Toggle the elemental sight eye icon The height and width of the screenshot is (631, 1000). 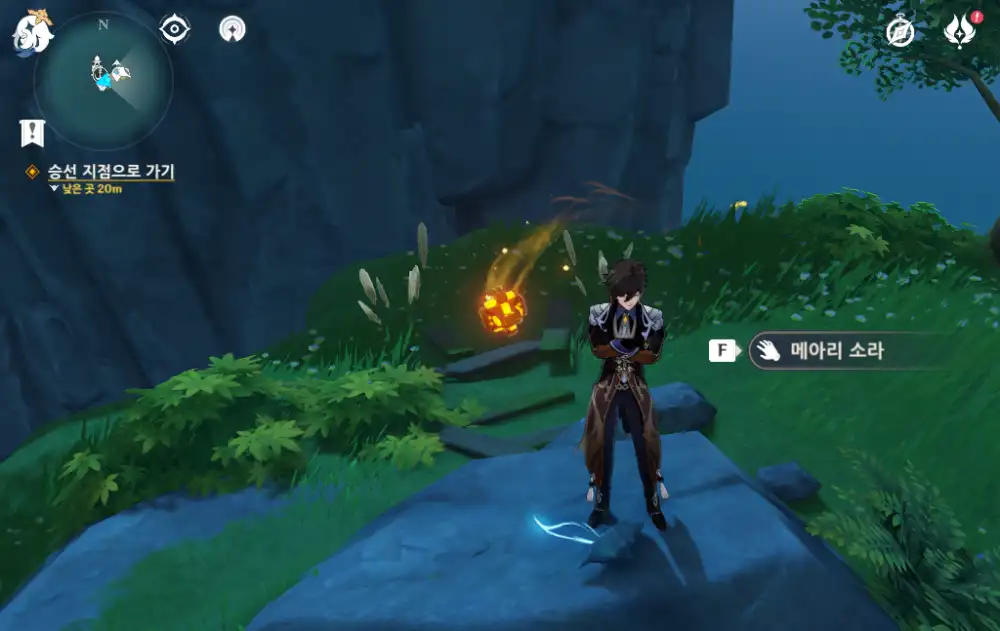[175, 29]
